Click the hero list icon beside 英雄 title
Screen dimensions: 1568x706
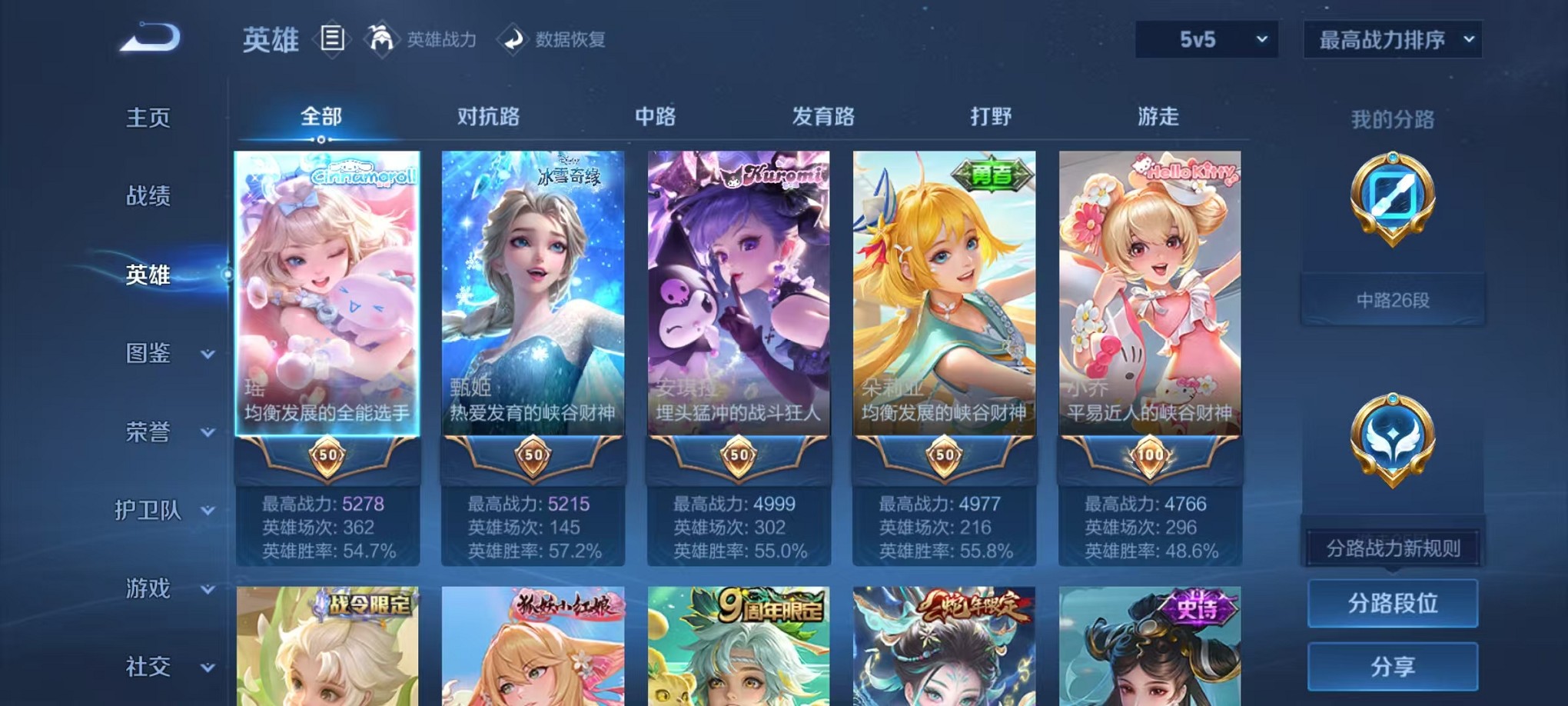(x=332, y=38)
